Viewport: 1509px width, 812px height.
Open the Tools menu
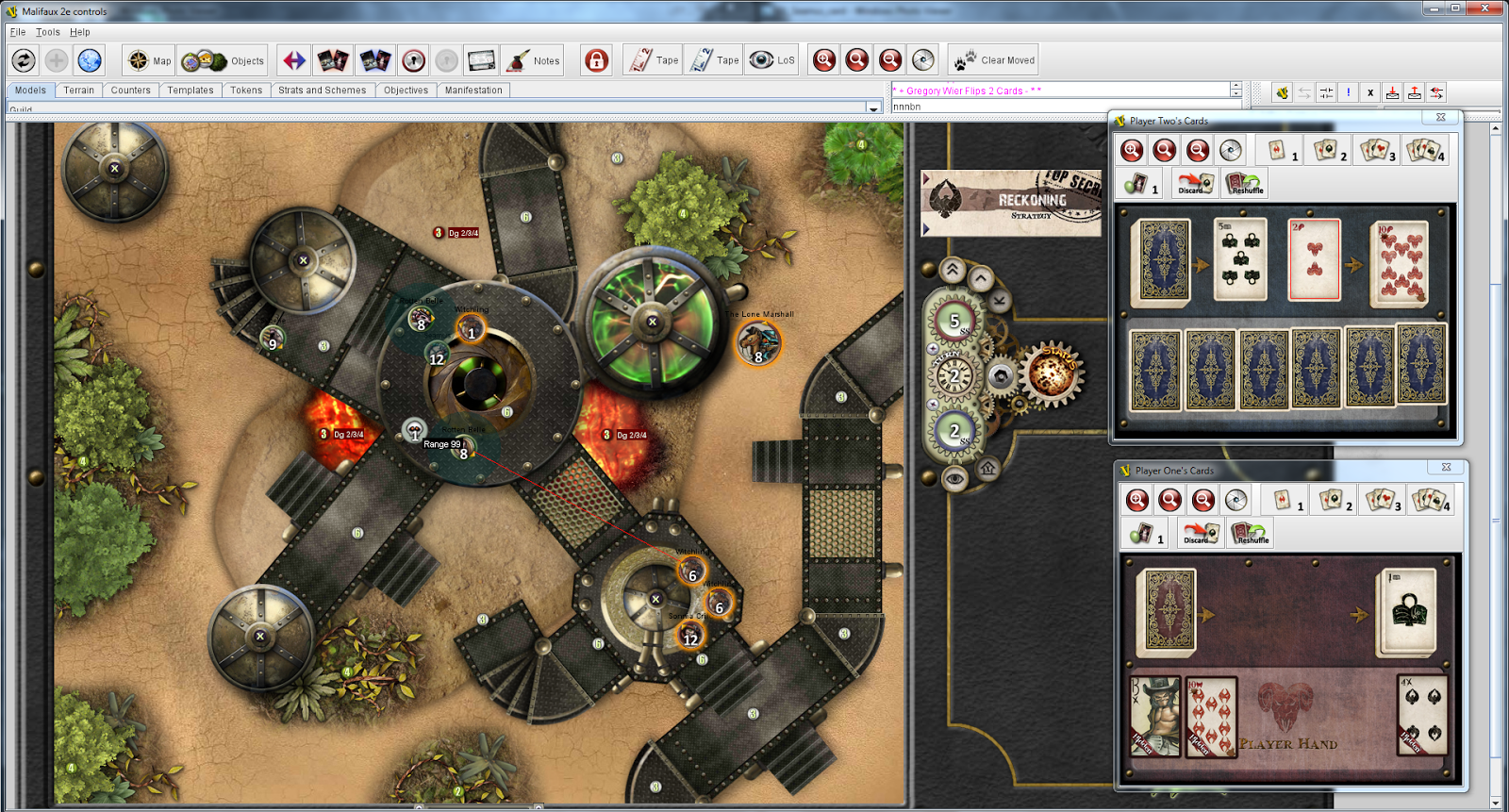(48, 32)
